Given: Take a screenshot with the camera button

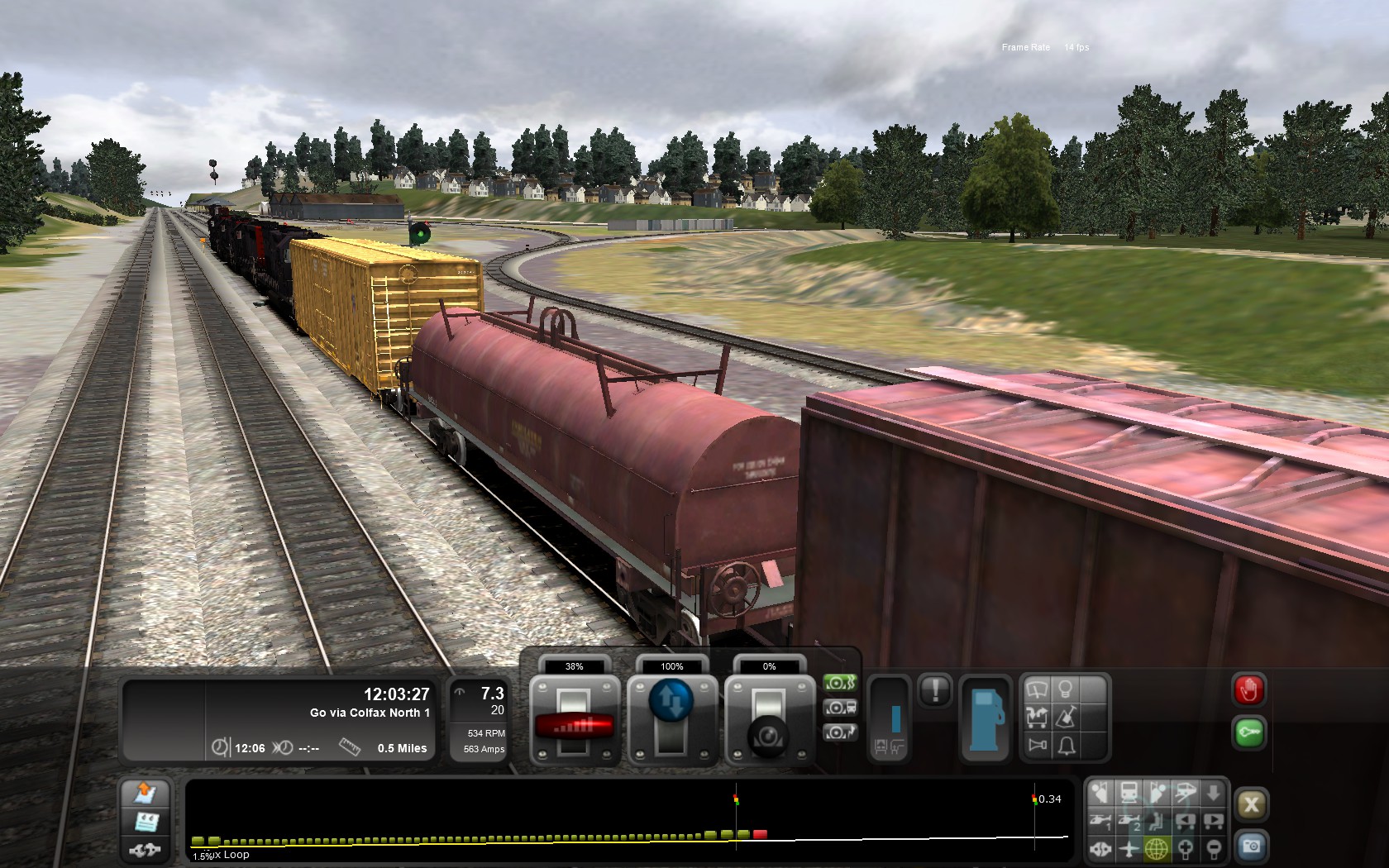Looking at the screenshot, I should click(x=1251, y=847).
